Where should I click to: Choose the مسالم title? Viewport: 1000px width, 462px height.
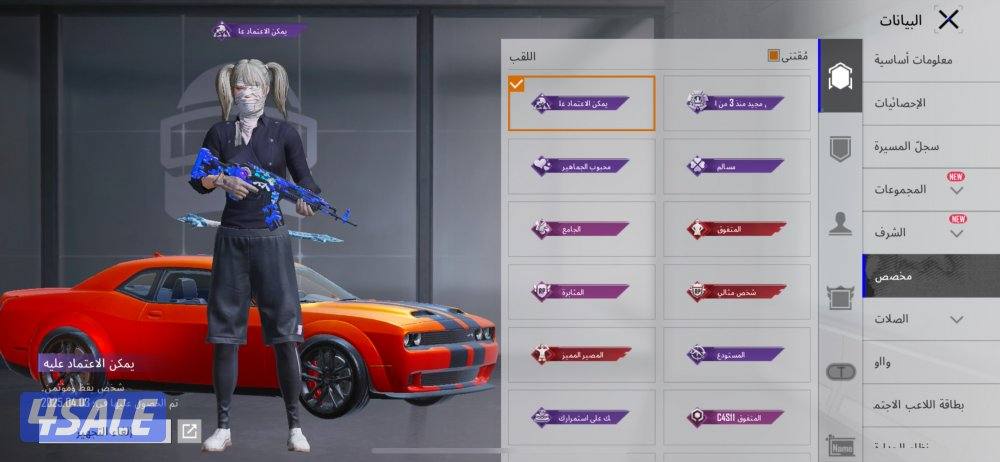[737, 166]
